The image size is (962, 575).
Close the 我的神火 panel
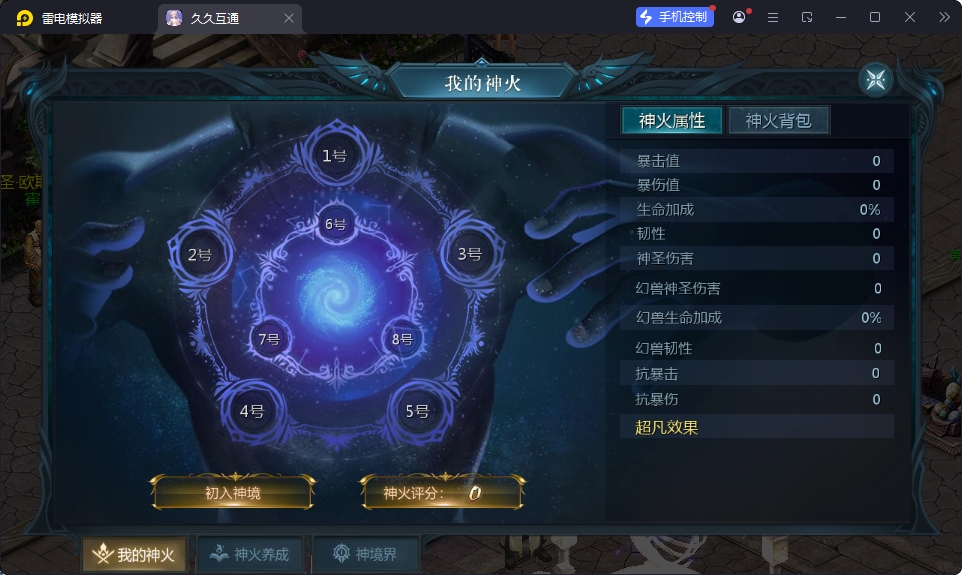(875, 80)
